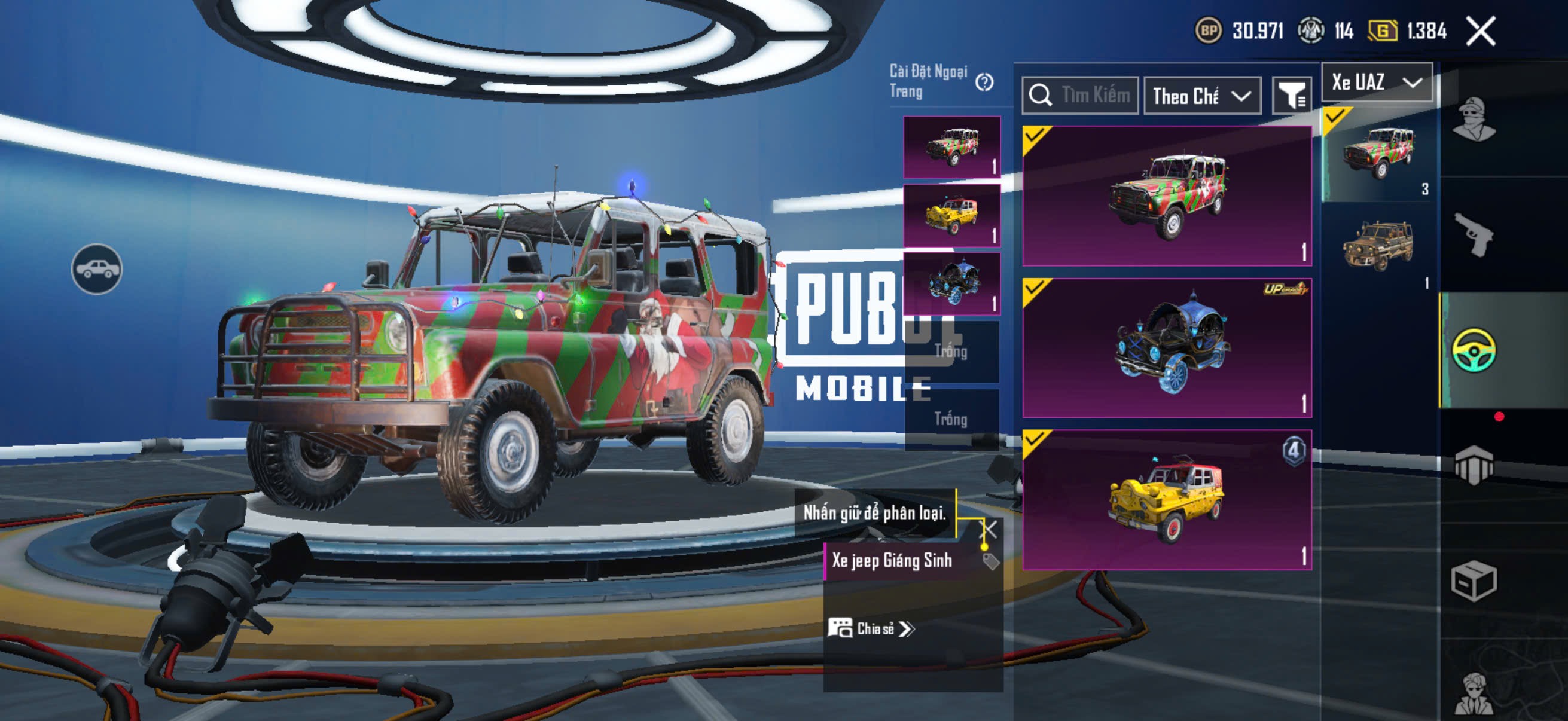Tap the Chia sẻ share button
Viewport: 1568px width, 721px height.
click(x=871, y=628)
